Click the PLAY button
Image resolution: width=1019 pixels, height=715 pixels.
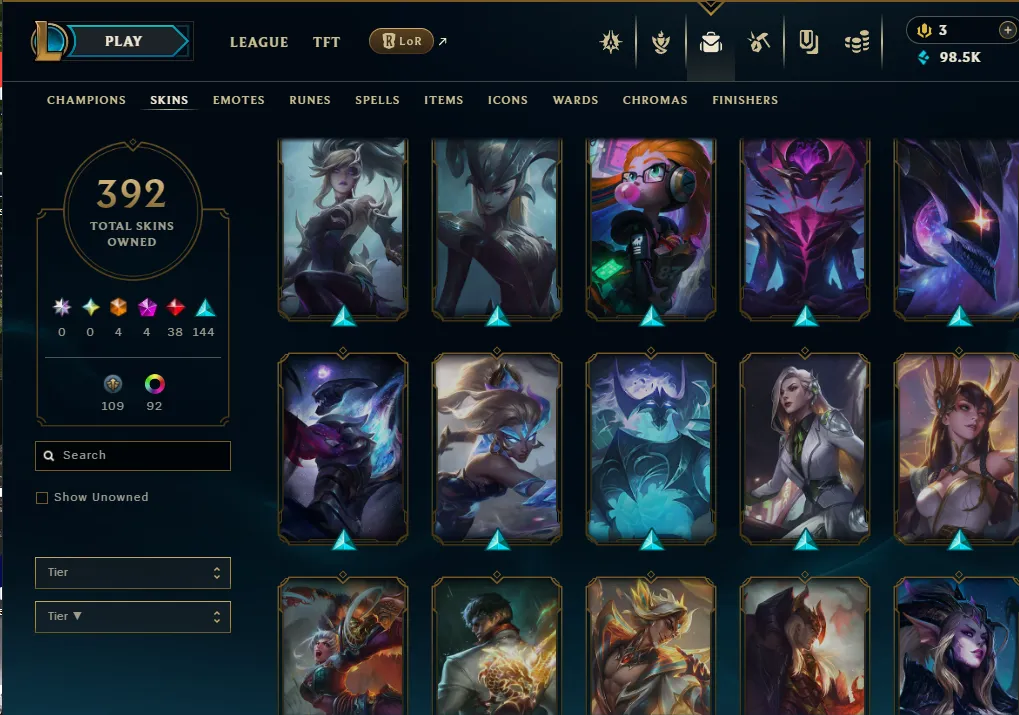124,41
